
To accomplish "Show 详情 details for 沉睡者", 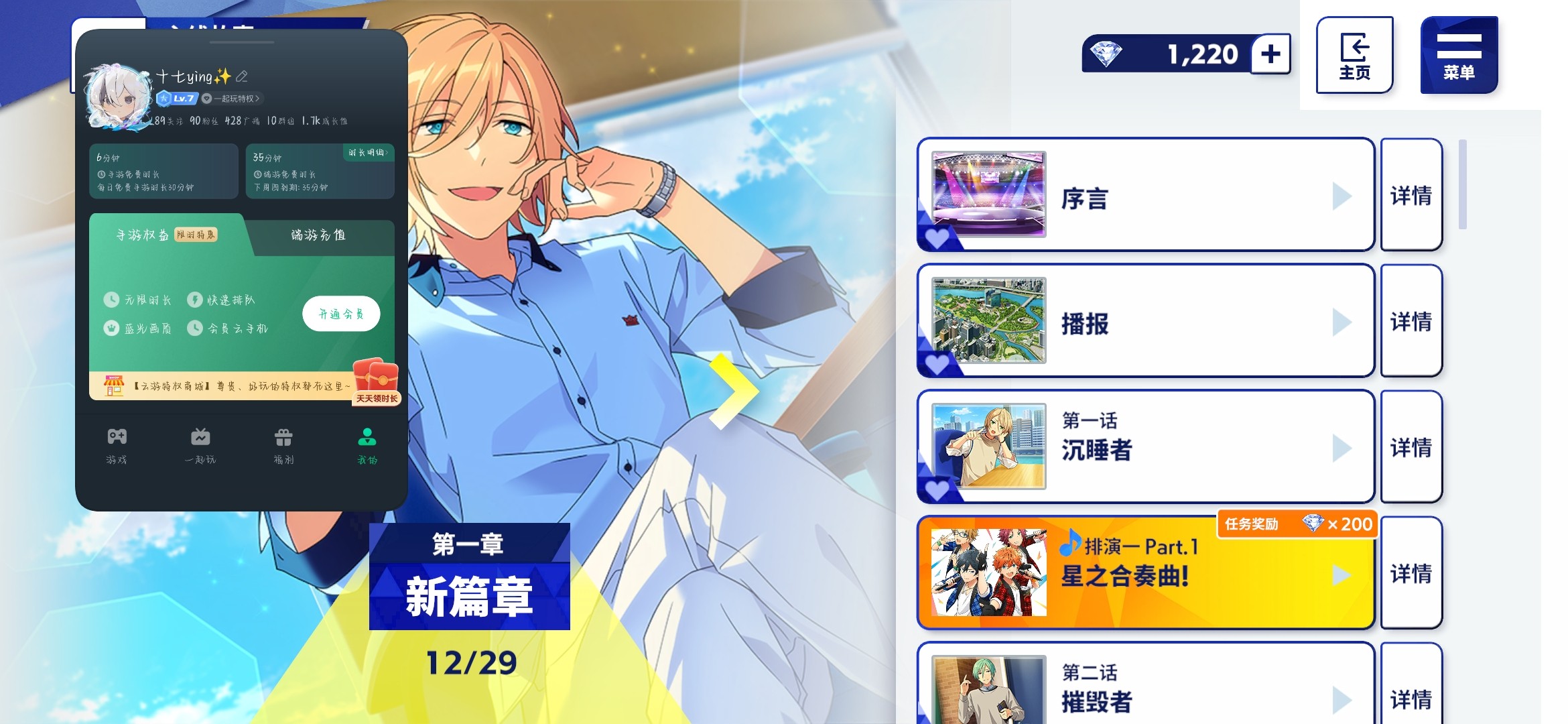I will [x=1411, y=447].
